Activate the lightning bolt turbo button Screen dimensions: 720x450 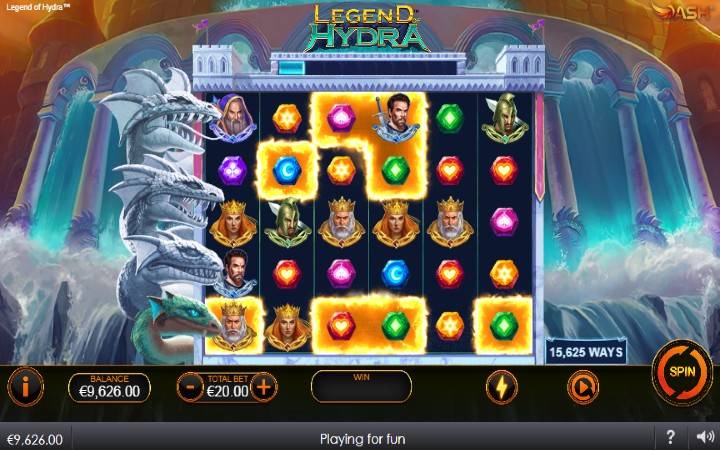coord(501,386)
